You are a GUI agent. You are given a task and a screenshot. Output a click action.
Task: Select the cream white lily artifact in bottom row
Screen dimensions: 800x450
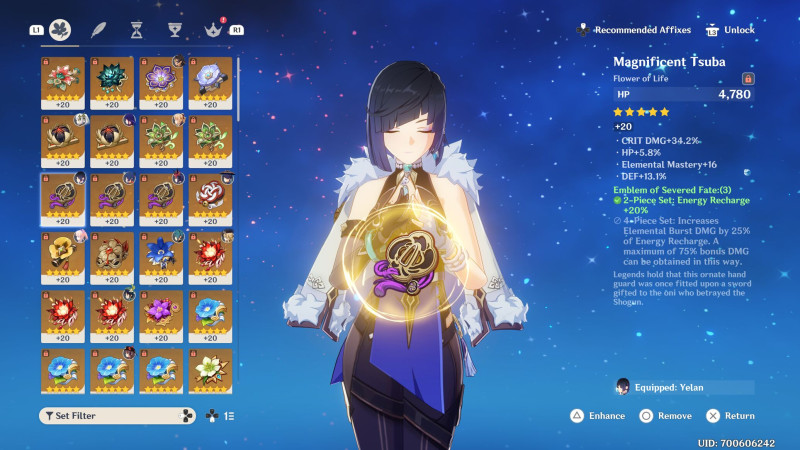(210, 370)
